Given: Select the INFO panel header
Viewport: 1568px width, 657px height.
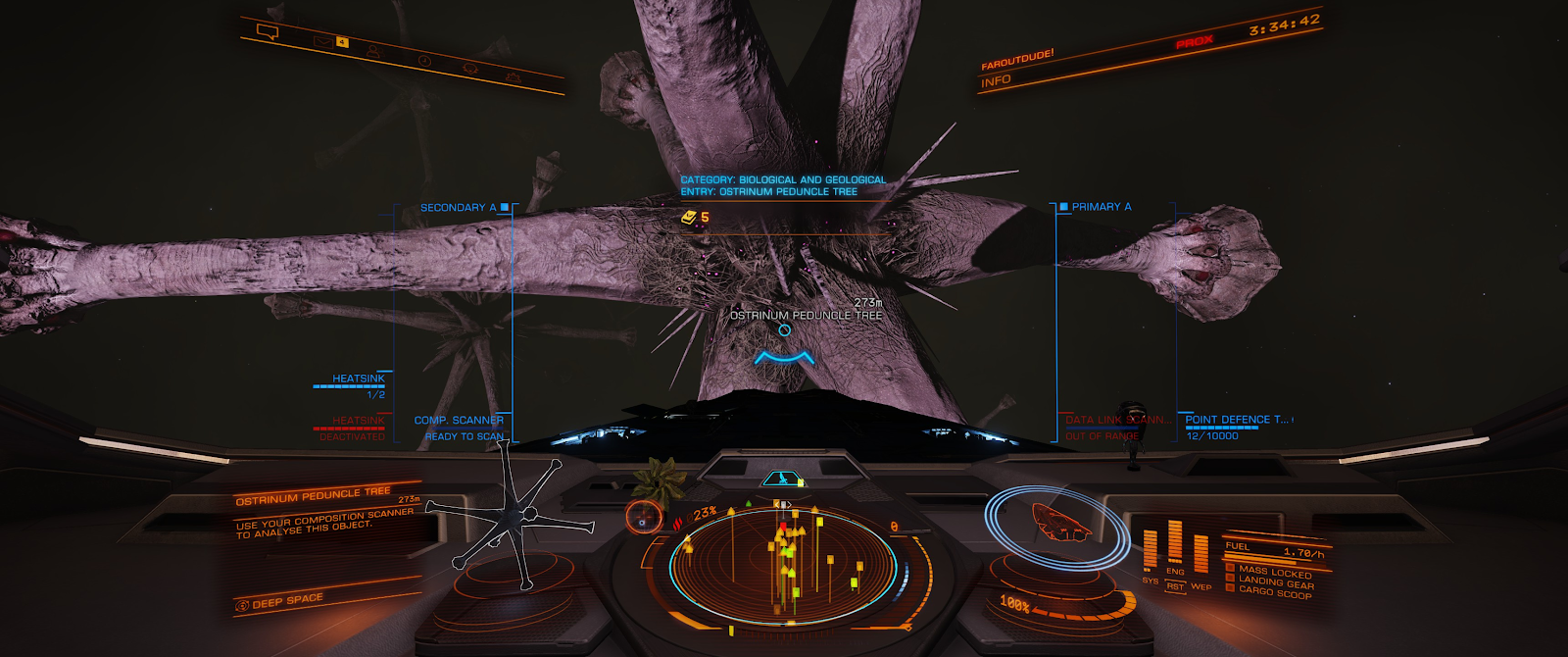Looking at the screenshot, I should coord(996,81).
